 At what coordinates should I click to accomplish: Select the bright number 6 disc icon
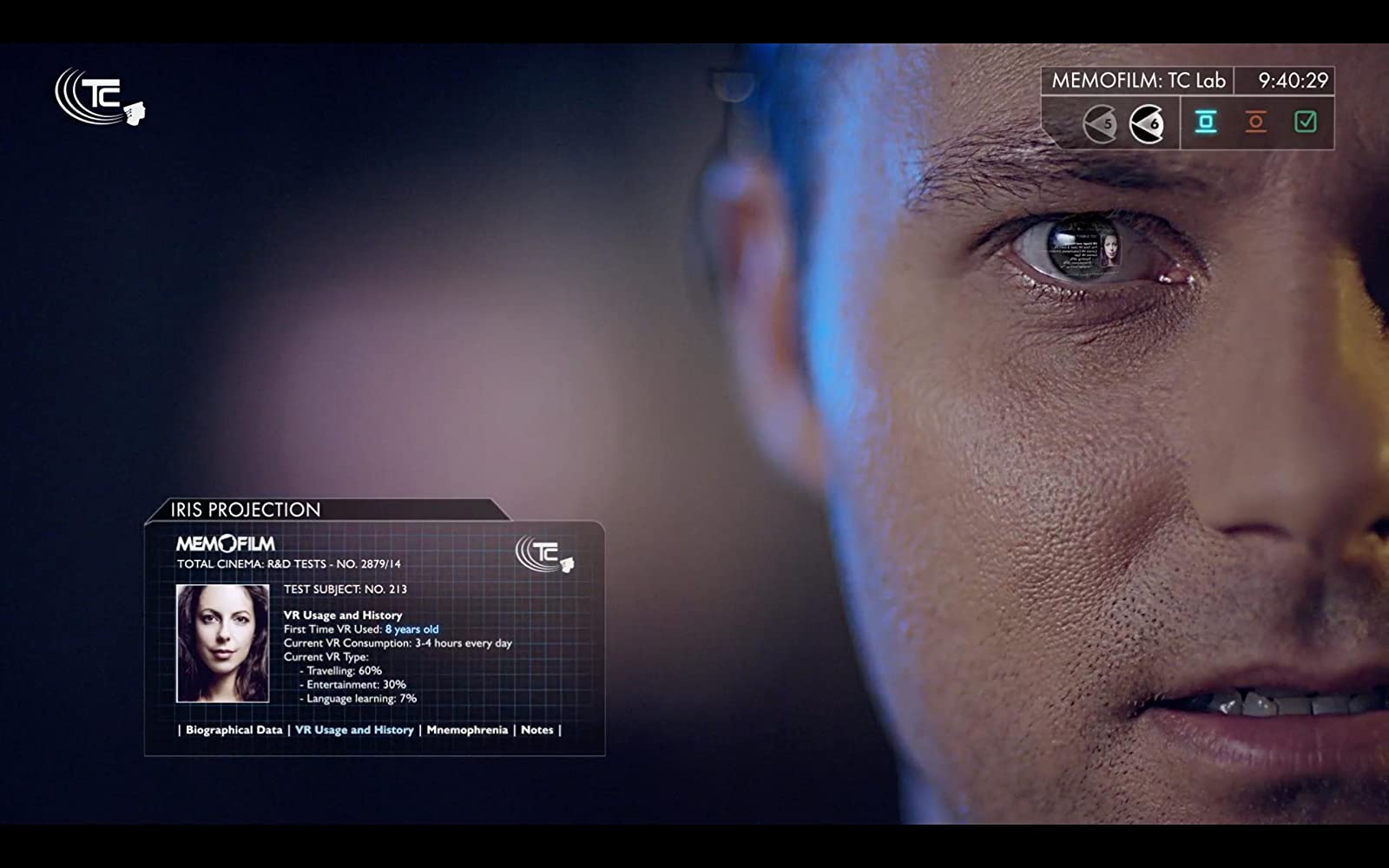[x=1146, y=123]
